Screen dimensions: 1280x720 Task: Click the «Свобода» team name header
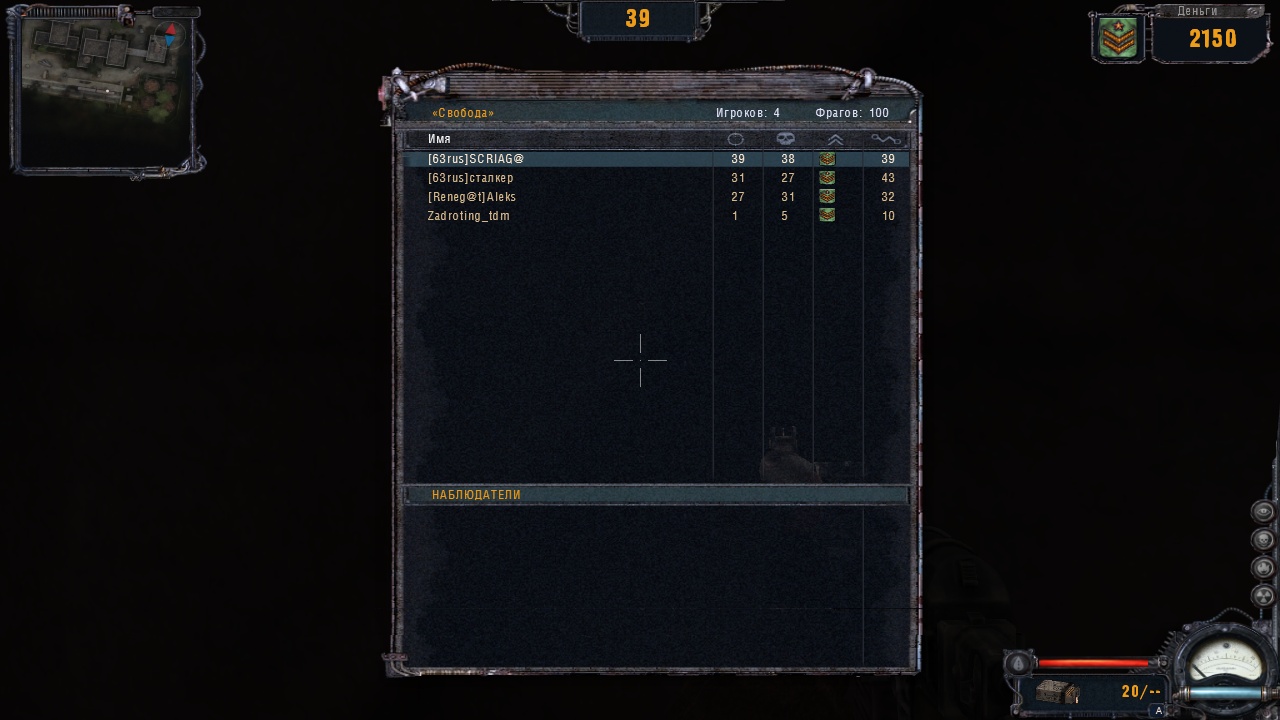point(463,113)
